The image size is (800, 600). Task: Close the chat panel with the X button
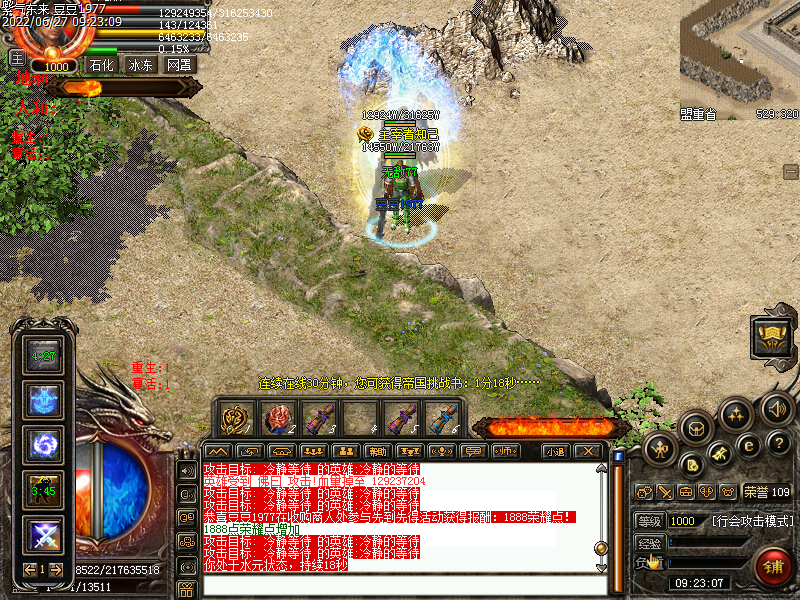pyautogui.click(x=589, y=451)
